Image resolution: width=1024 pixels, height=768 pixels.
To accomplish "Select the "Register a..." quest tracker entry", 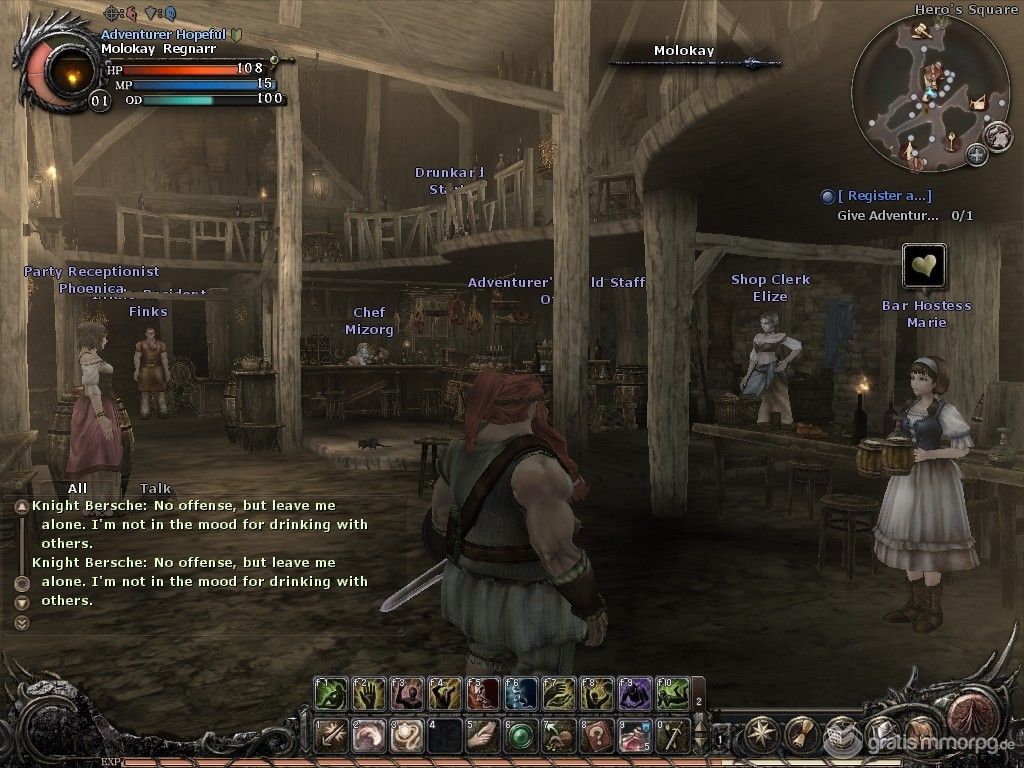I will click(x=885, y=196).
